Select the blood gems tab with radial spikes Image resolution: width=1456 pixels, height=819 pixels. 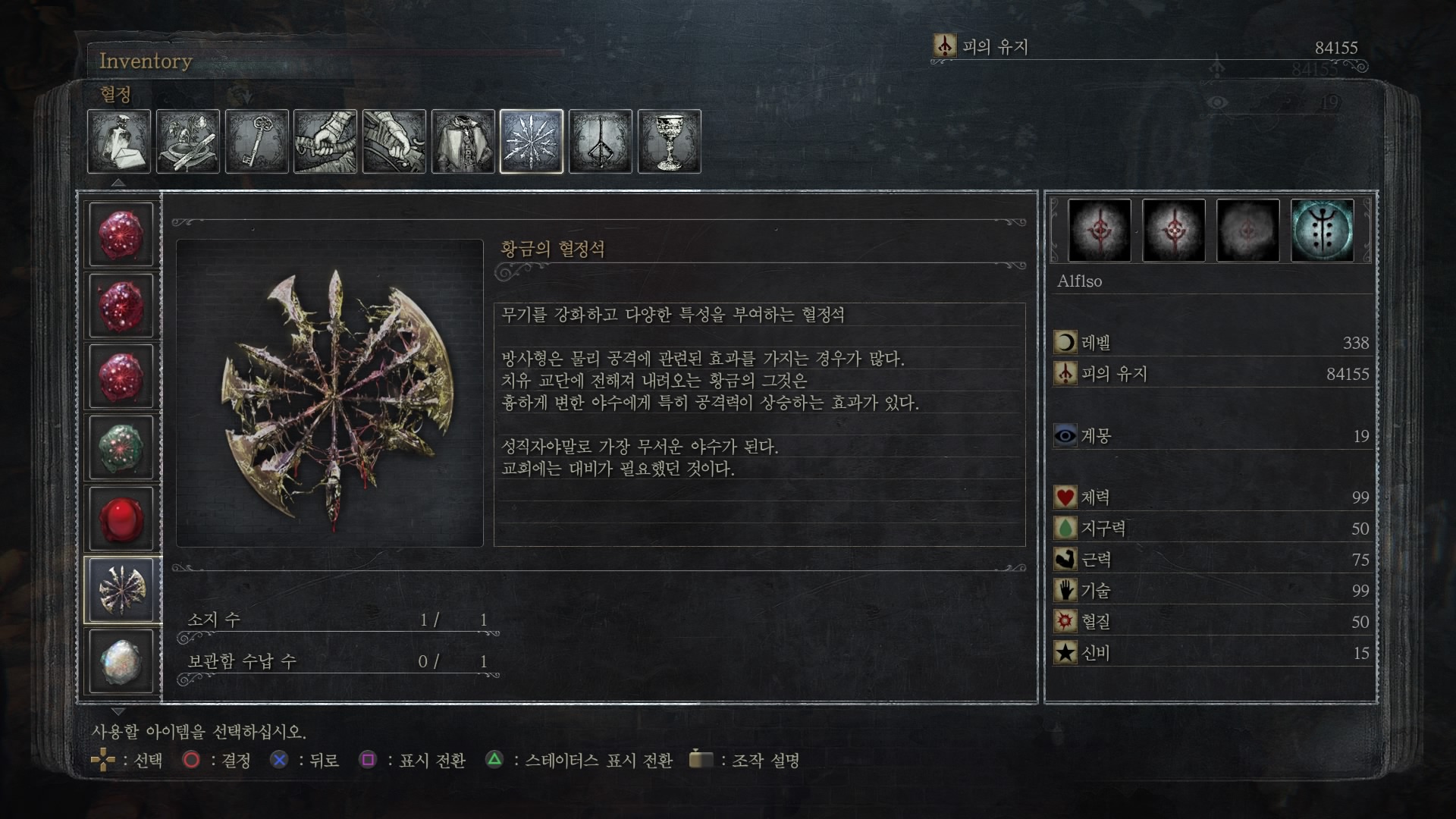pos(532,142)
